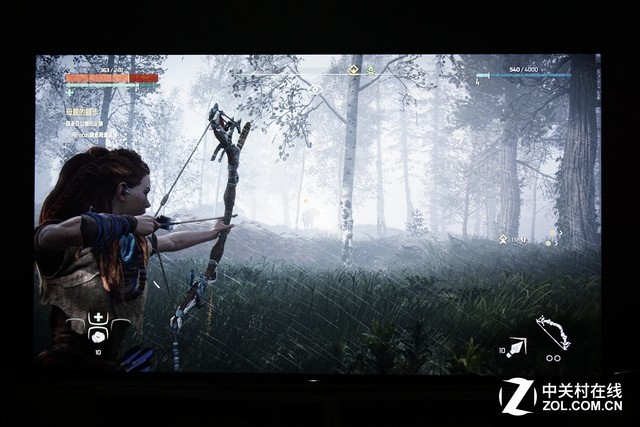Click the green campfire marker on the compass
Image resolution: width=640 pixels, height=427 pixels.
[370, 70]
